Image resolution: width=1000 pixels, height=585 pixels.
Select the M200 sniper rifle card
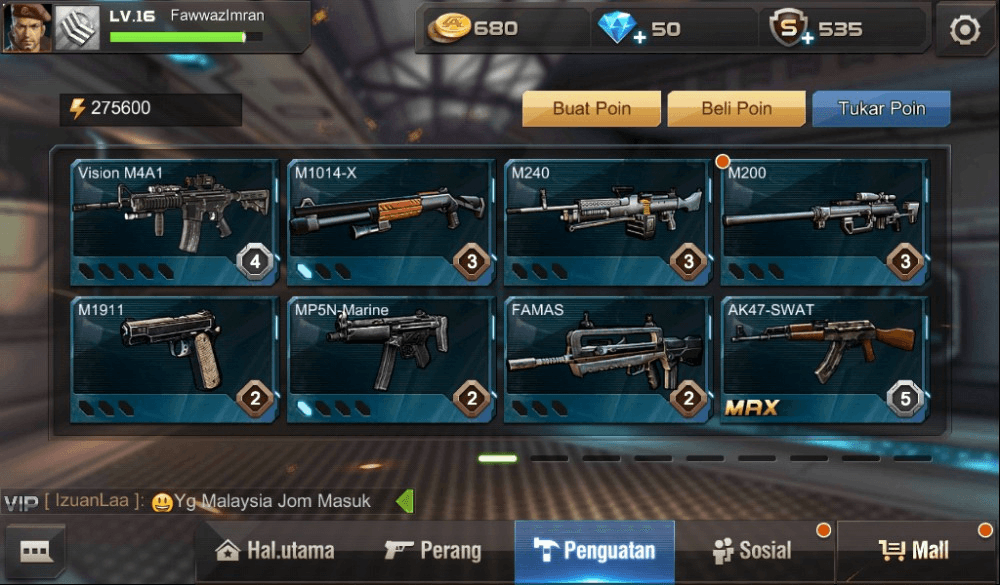tap(824, 222)
